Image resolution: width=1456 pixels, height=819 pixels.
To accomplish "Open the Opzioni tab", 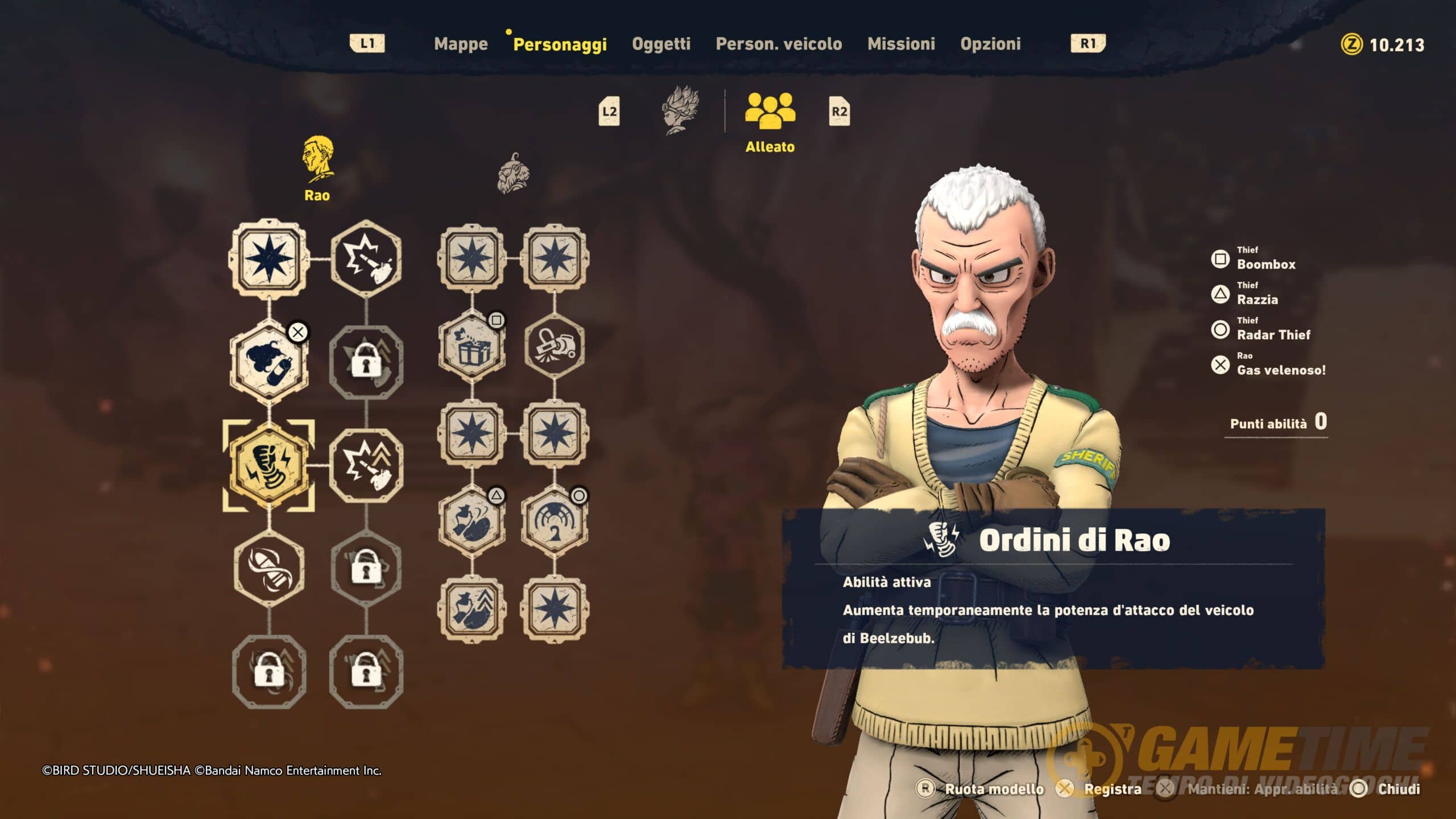I will (x=990, y=44).
